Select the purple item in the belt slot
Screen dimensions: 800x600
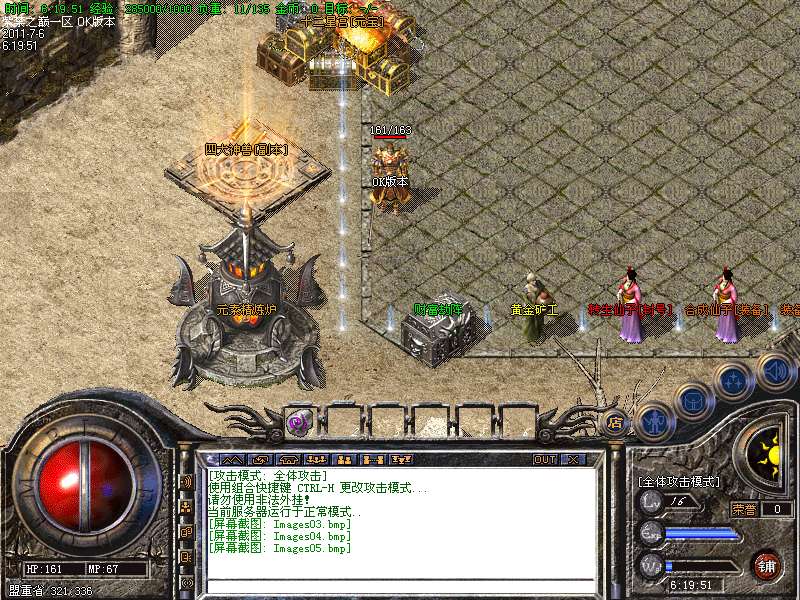tap(298, 422)
